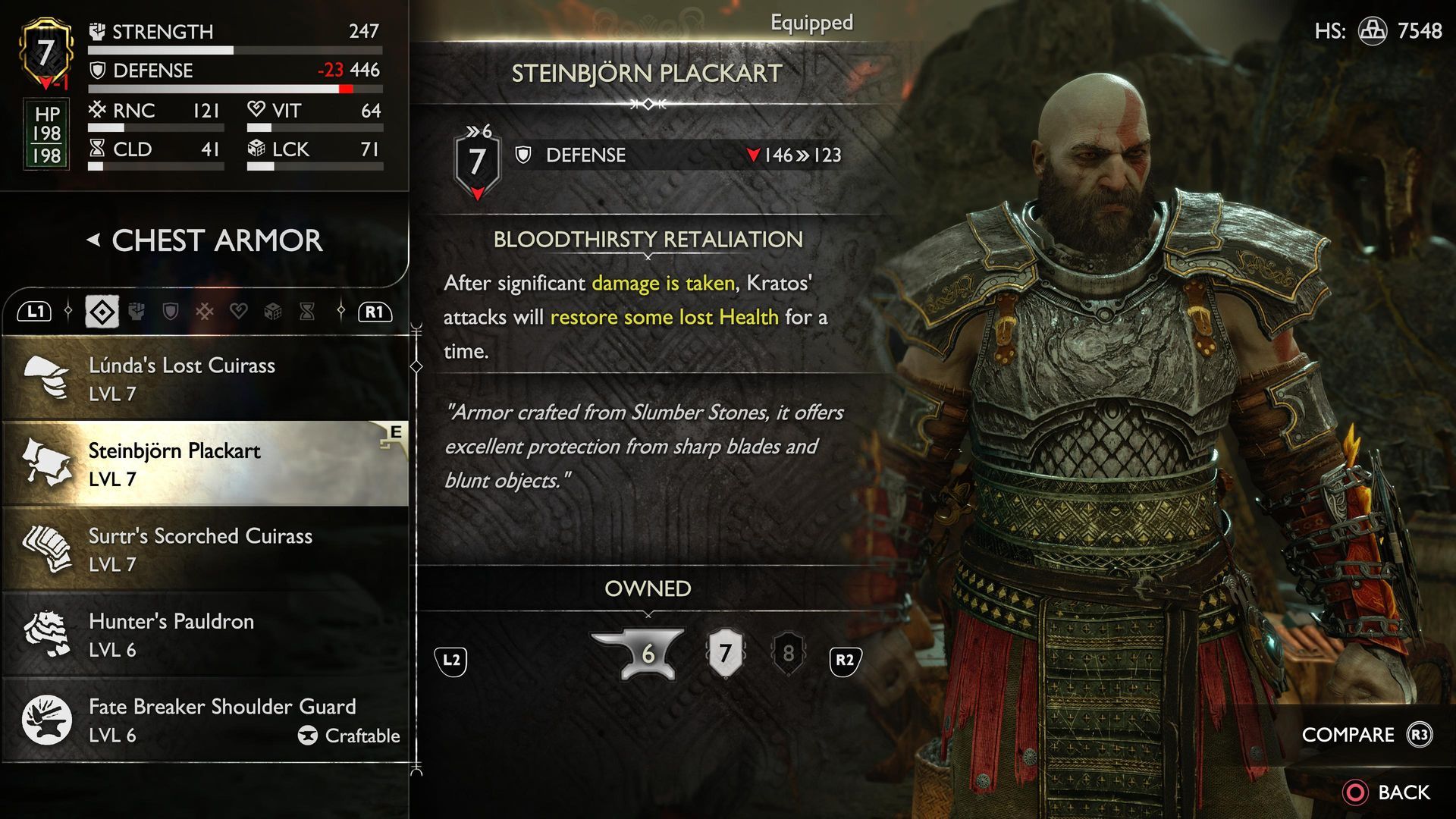
Task: Select the Vitality heart sort icon
Action: click(239, 311)
